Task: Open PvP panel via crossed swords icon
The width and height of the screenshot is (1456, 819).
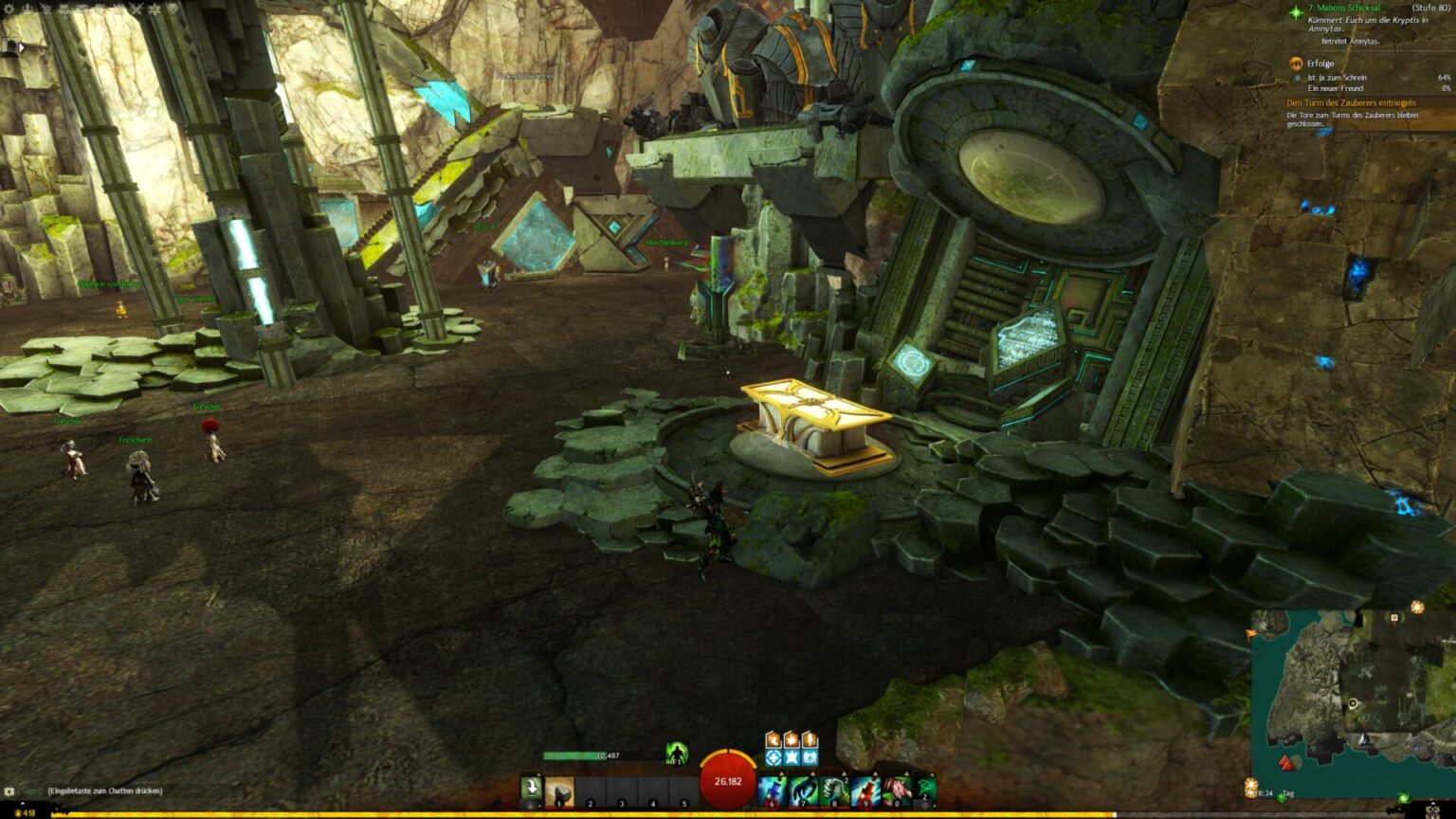Action: click(x=136, y=10)
